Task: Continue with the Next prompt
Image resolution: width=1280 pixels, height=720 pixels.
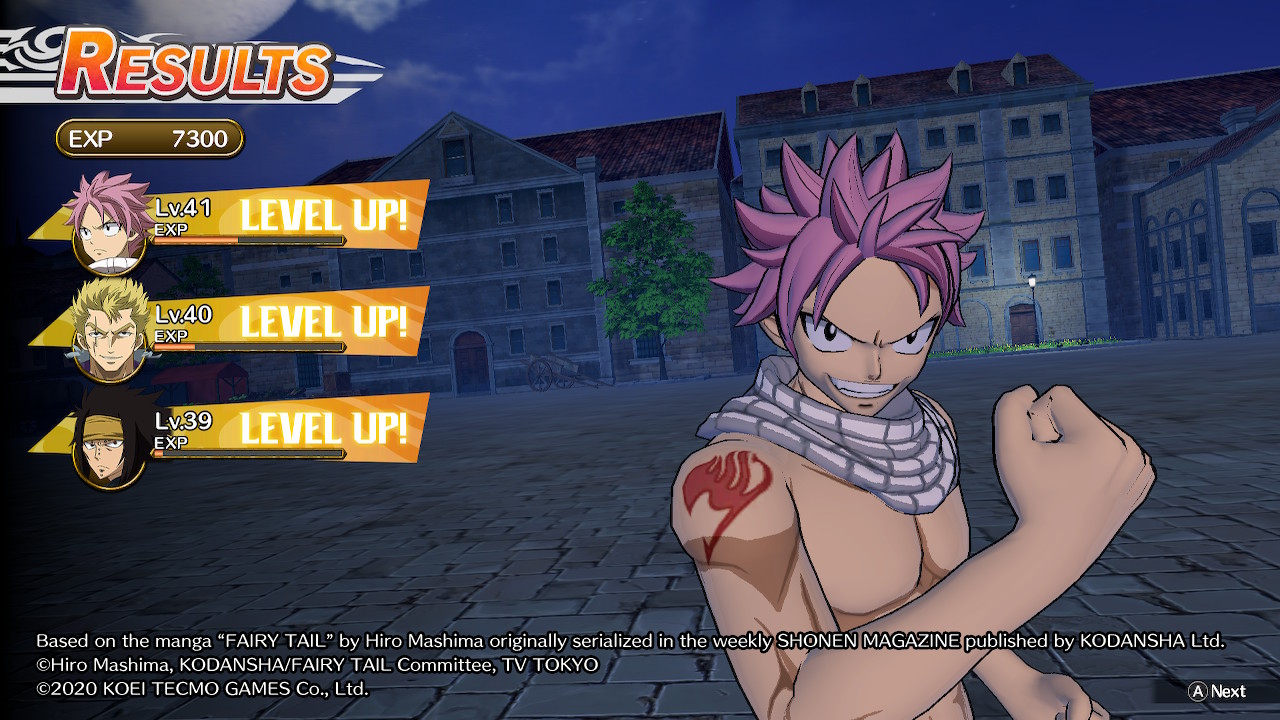Action: pos(1217,691)
